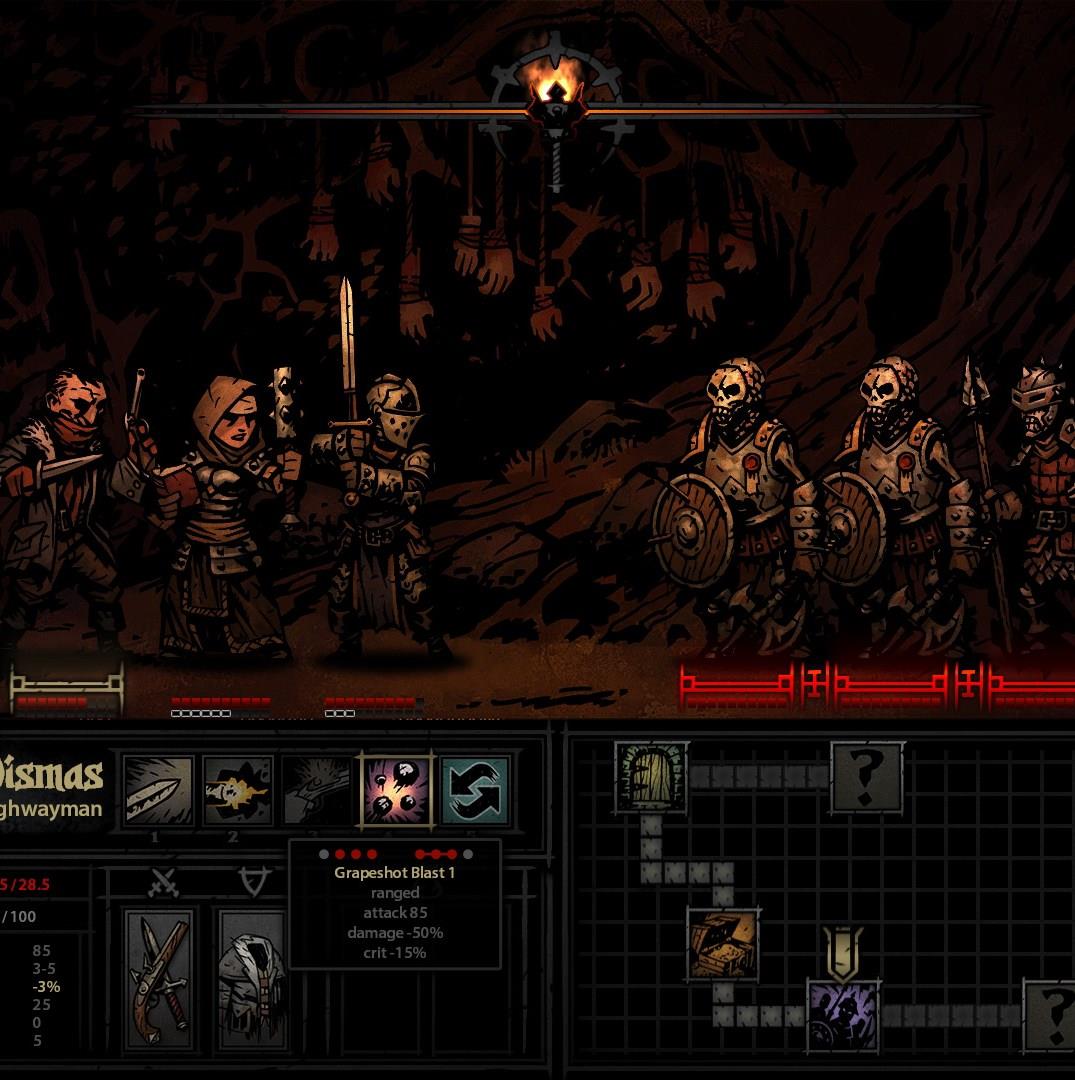Image resolution: width=1075 pixels, height=1080 pixels.
Task: Select the treasure chest room on map
Action: pos(723,944)
